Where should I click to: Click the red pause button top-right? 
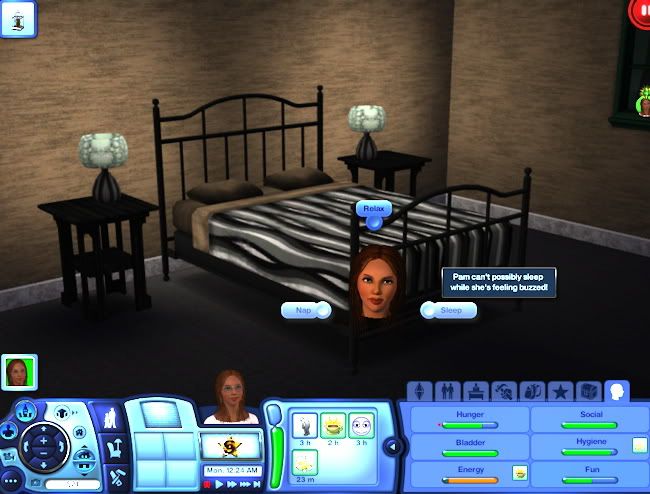640,12
